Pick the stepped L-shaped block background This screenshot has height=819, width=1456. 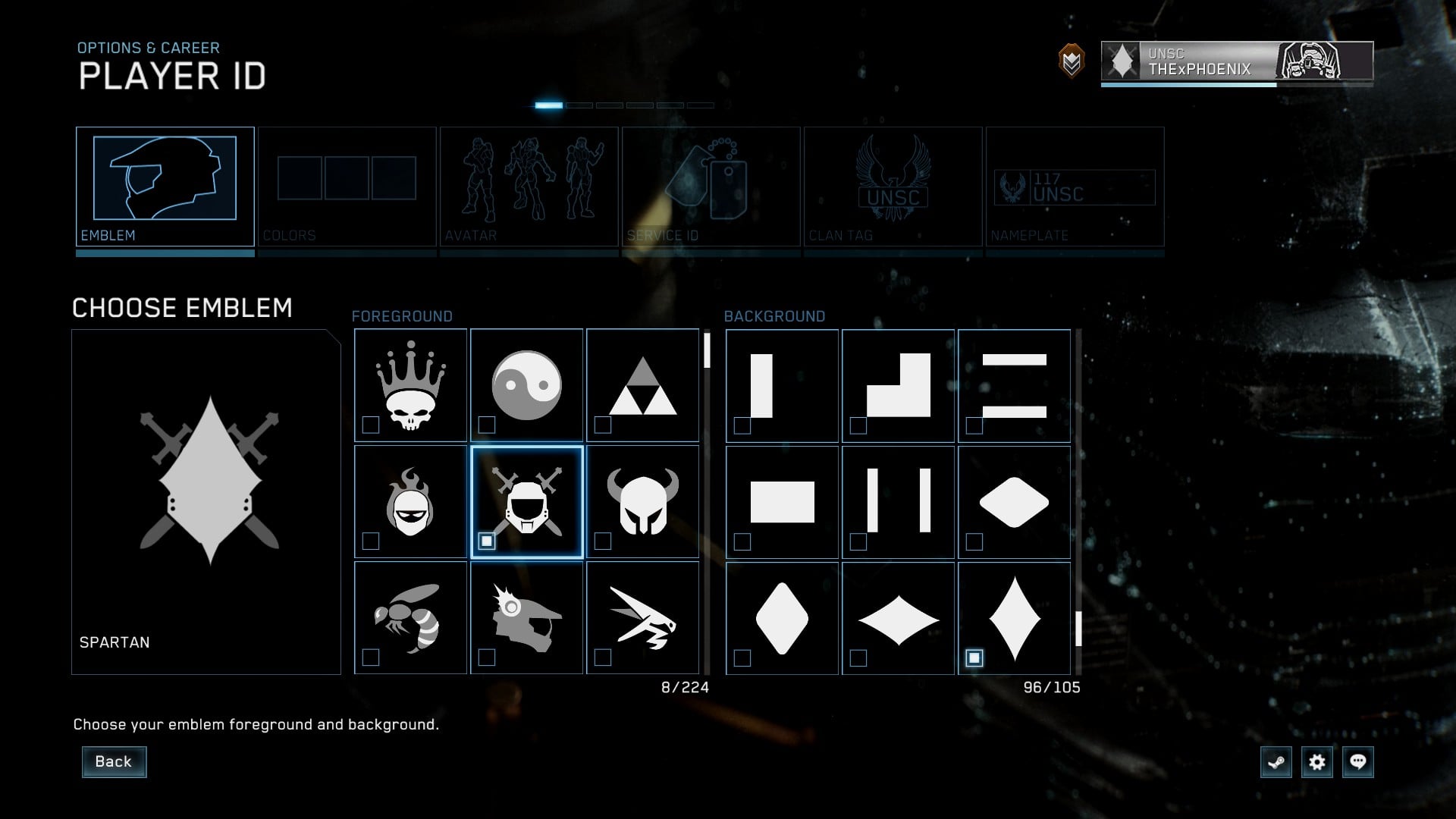tap(898, 385)
